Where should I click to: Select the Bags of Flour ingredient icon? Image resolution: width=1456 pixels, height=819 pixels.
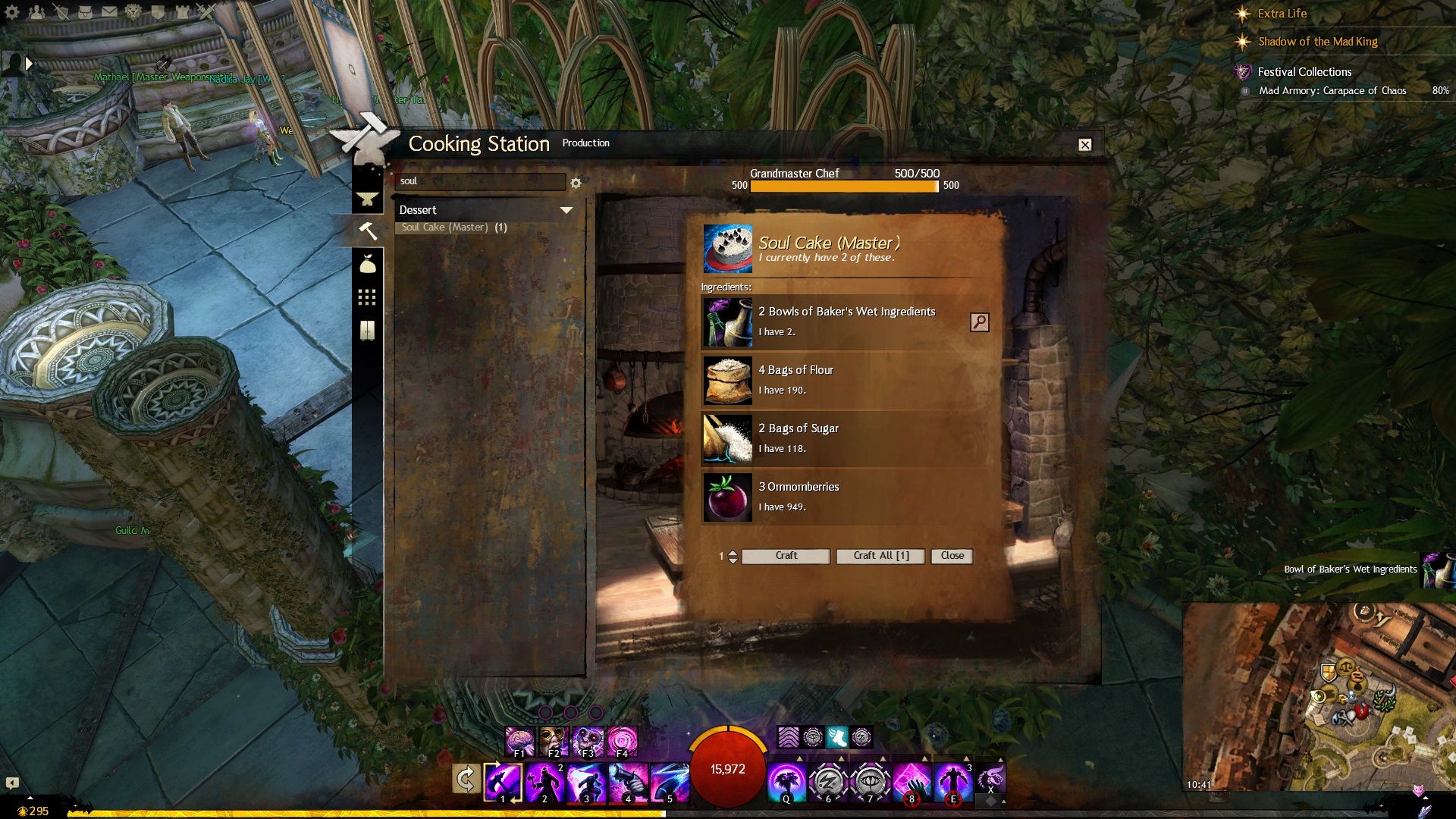pos(727,381)
